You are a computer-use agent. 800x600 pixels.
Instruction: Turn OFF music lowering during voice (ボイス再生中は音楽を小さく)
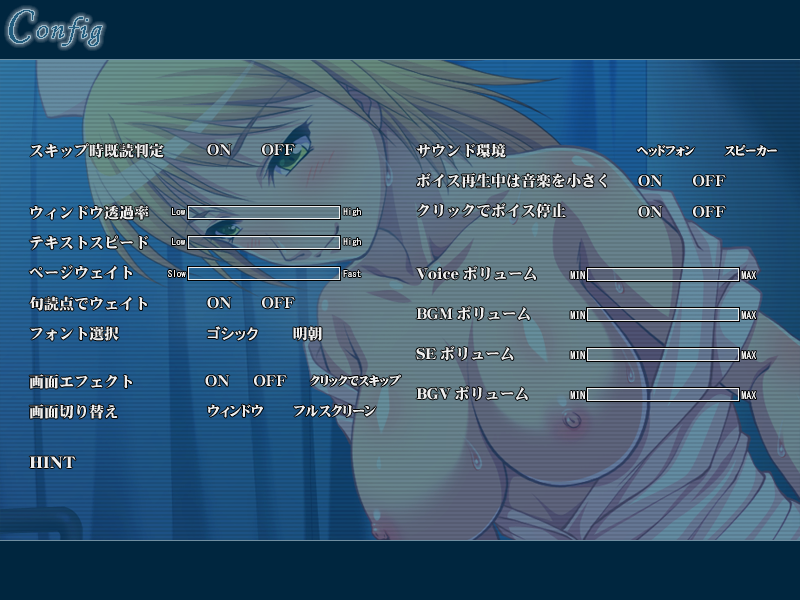[708, 181]
